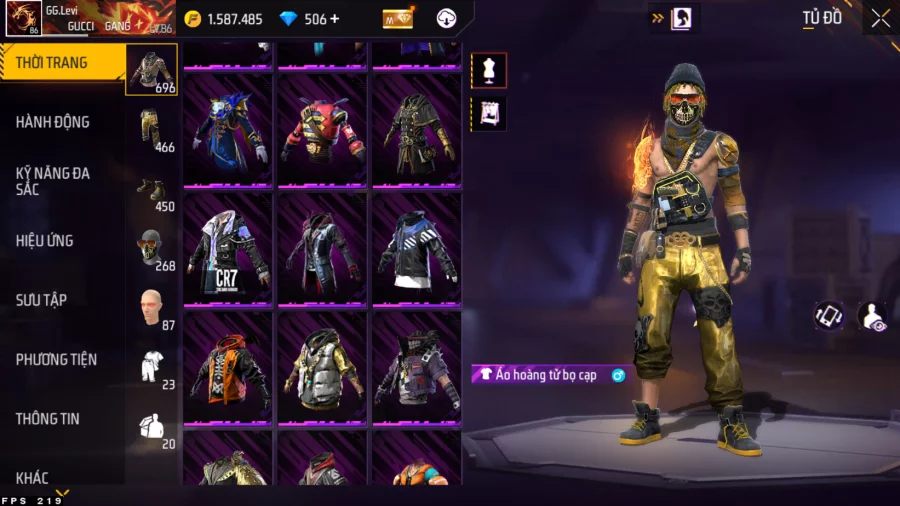This screenshot has width=900, height=506.
Task: Open the shoes subcategory with 450 items
Action: [x=151, y=188]
